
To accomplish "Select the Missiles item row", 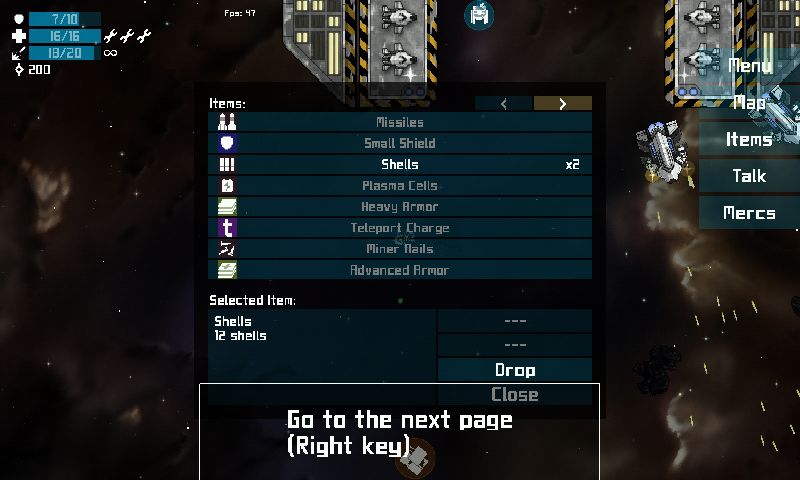I will click(400, 122).
